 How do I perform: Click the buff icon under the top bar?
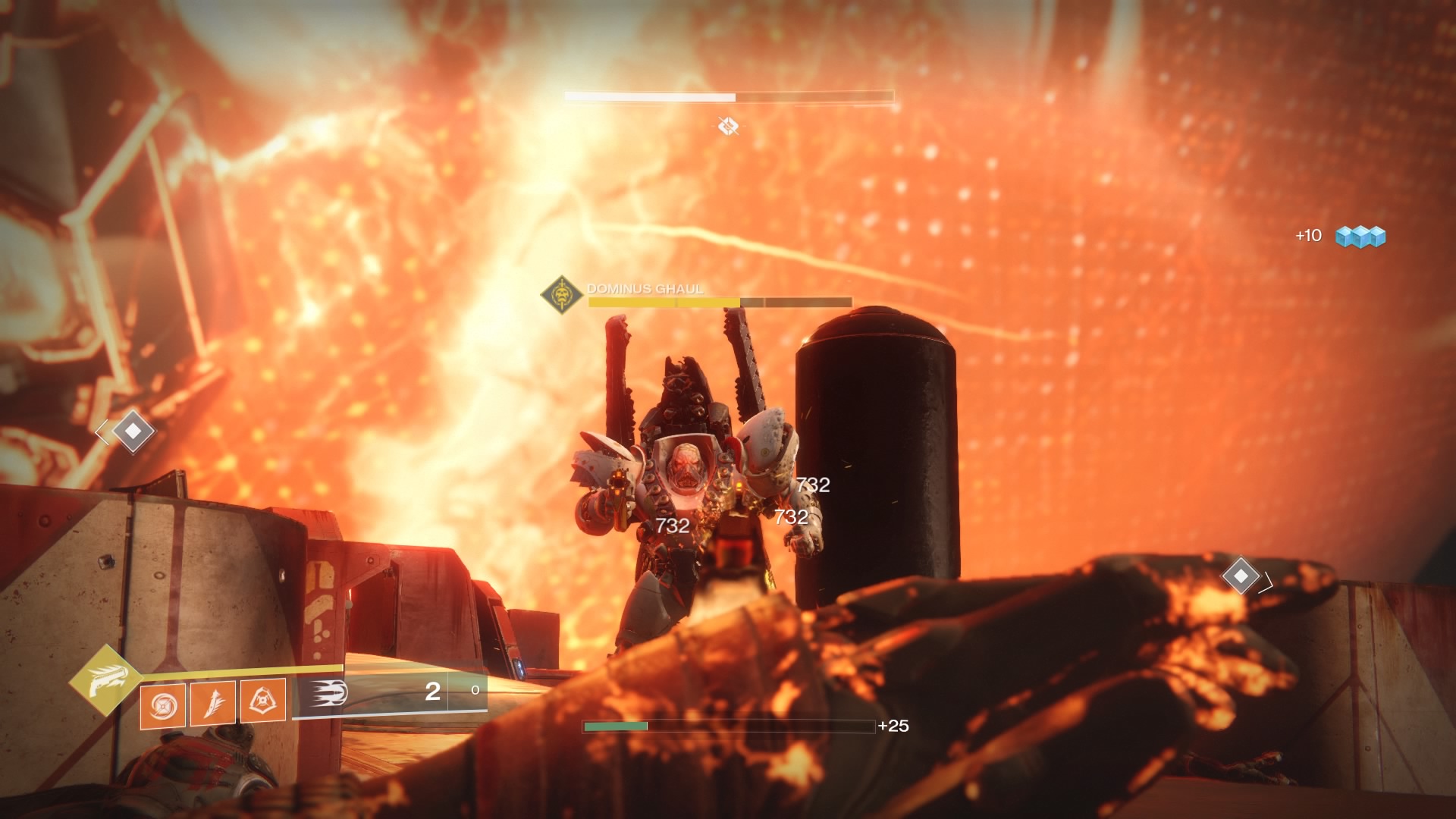point(728,125)
